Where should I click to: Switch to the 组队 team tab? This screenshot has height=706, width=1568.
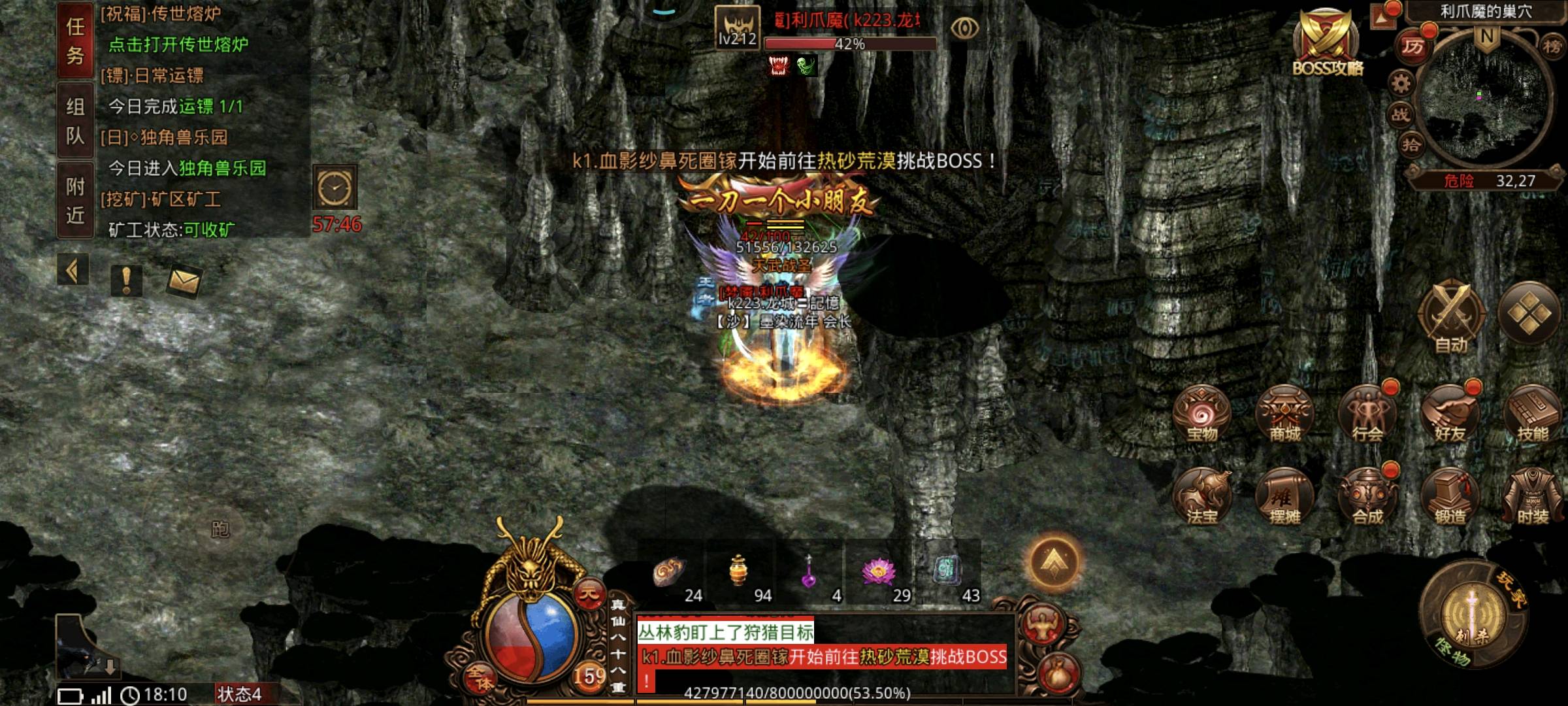coord(75,121)
